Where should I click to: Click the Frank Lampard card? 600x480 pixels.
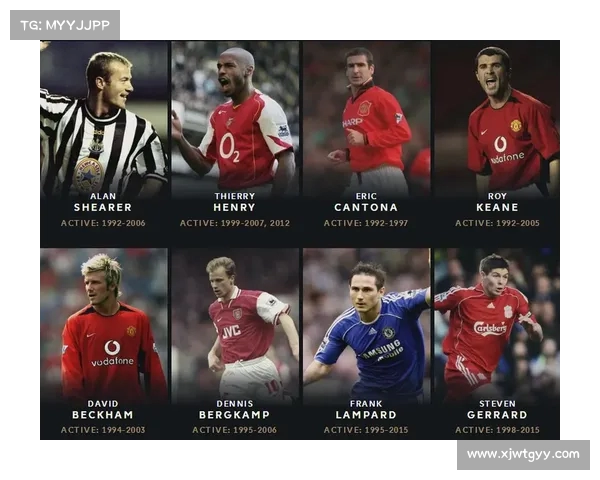click(x=366, y=345)
